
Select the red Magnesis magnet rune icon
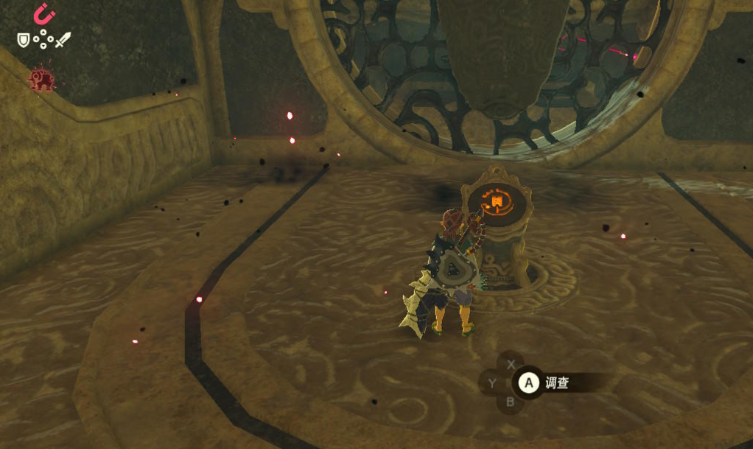pos(43,14)
